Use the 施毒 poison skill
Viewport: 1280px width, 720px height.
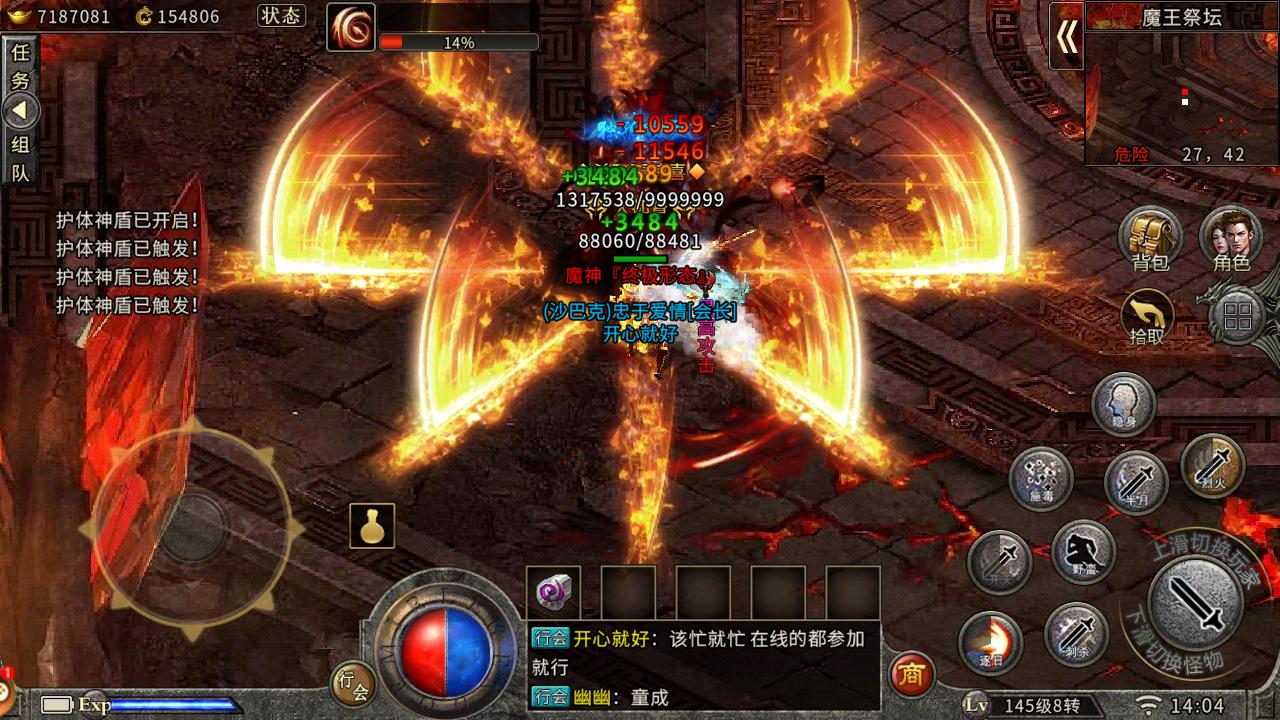point(1040,477)
